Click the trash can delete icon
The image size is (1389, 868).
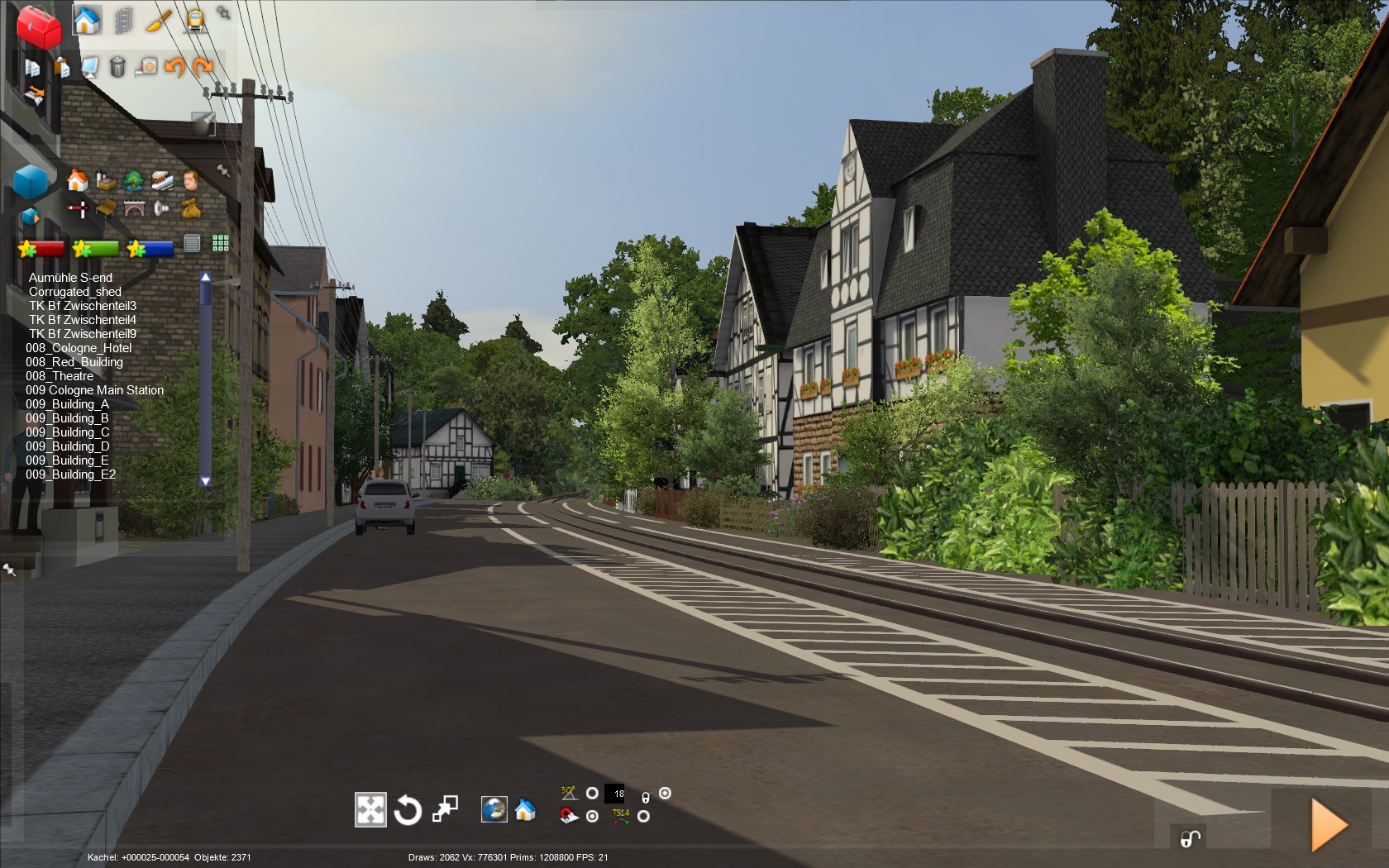click(x=117, y=66)
